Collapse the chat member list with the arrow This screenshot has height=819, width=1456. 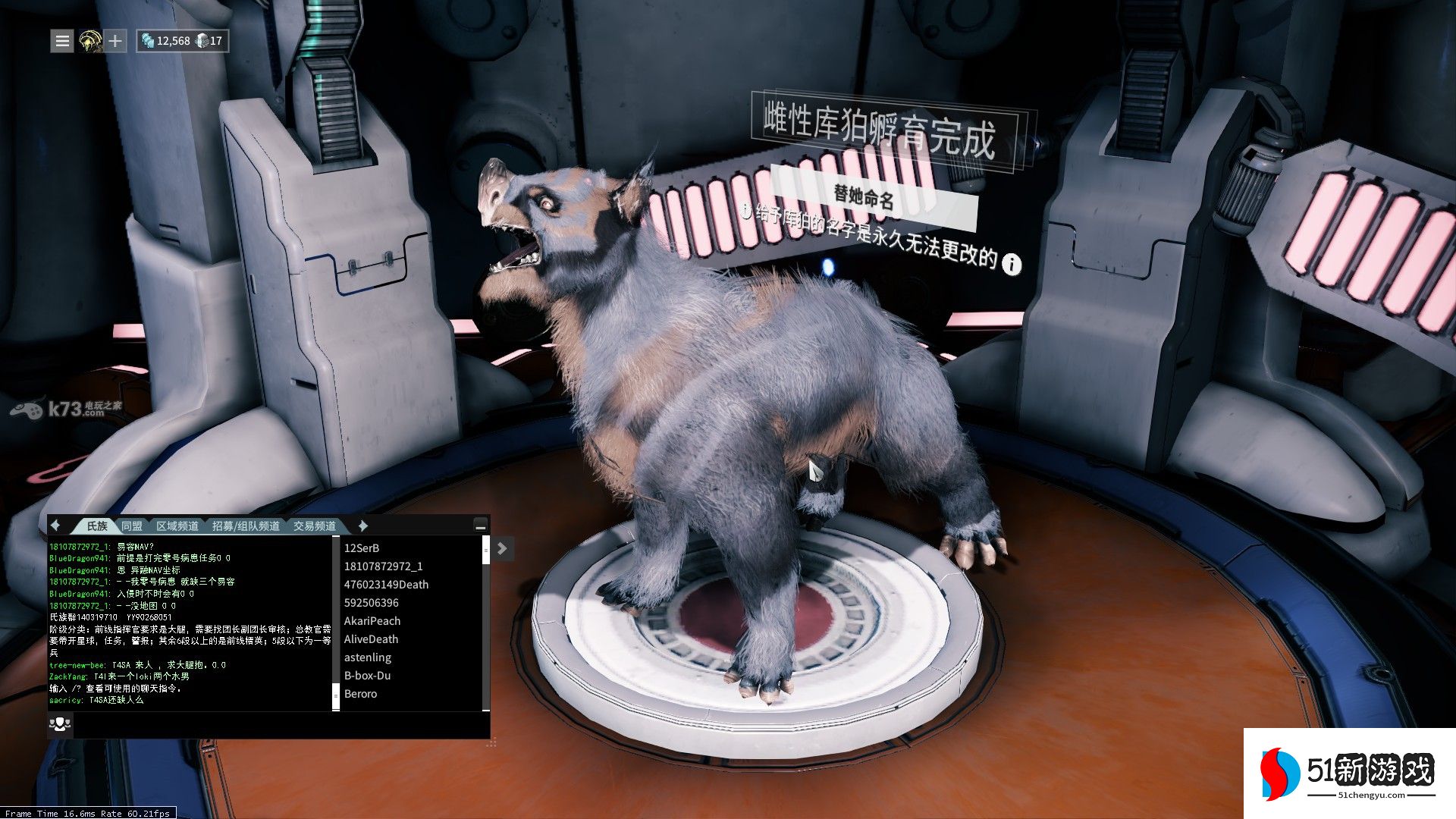[503, 548]
